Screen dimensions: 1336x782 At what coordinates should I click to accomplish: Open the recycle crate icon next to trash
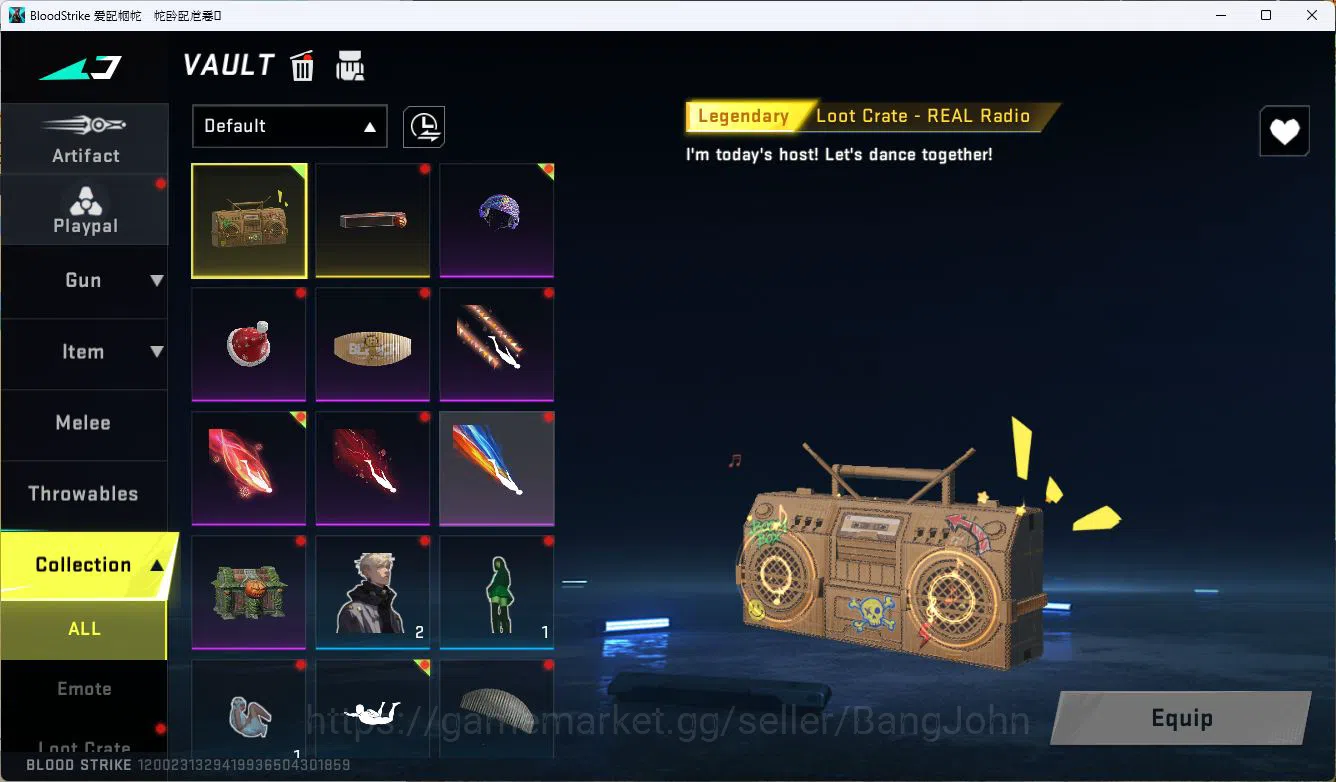pyautogui.click(x=350, y=65)
